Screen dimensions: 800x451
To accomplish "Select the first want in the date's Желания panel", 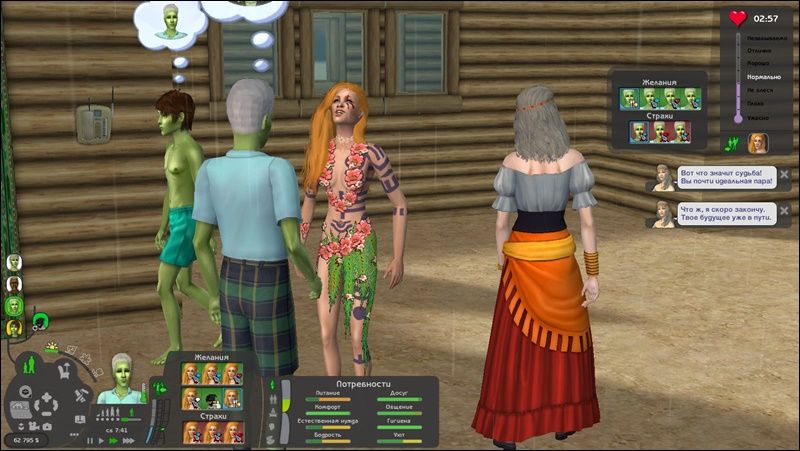I will (630, 98).
